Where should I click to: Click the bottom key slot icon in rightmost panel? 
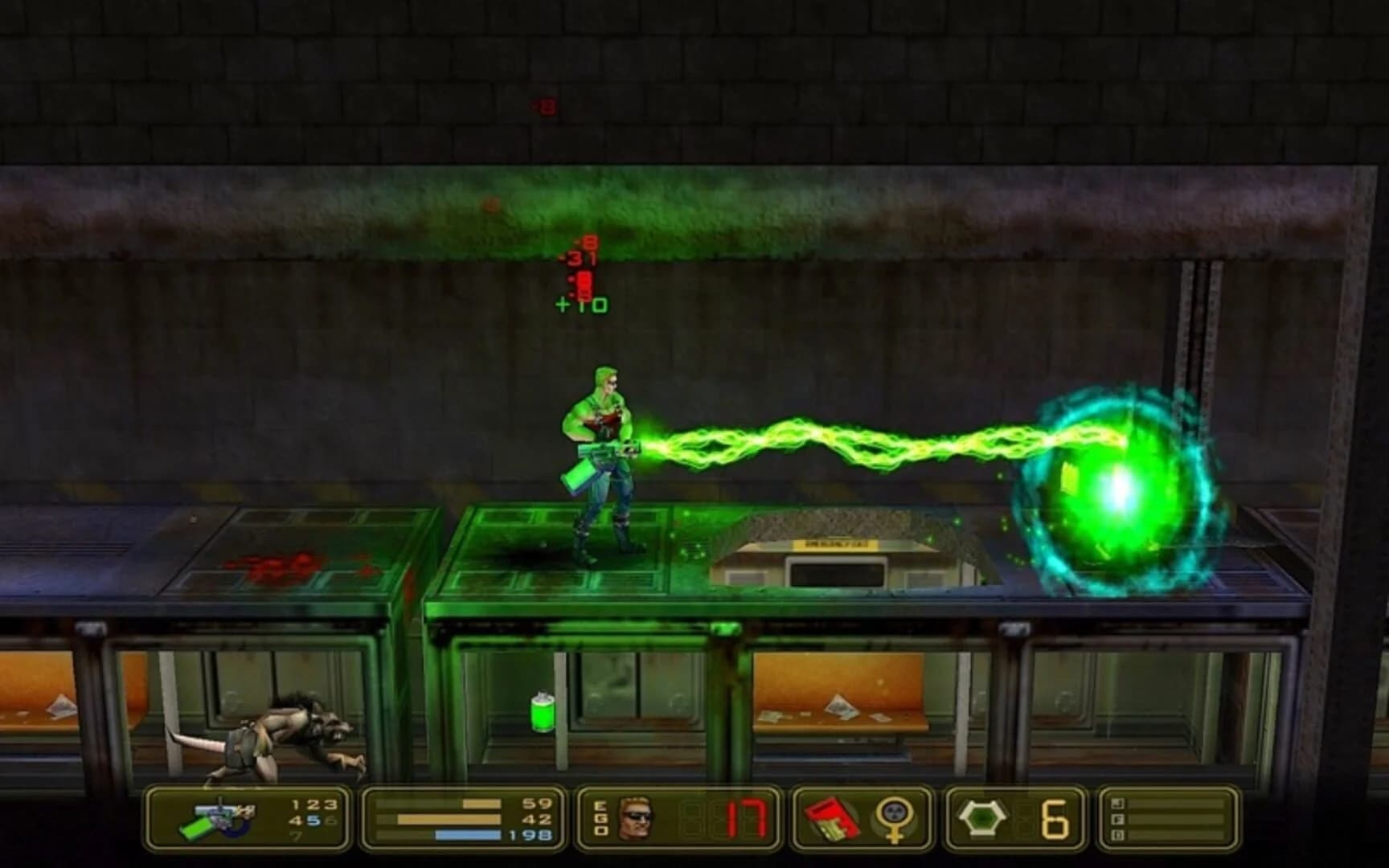1118,834
